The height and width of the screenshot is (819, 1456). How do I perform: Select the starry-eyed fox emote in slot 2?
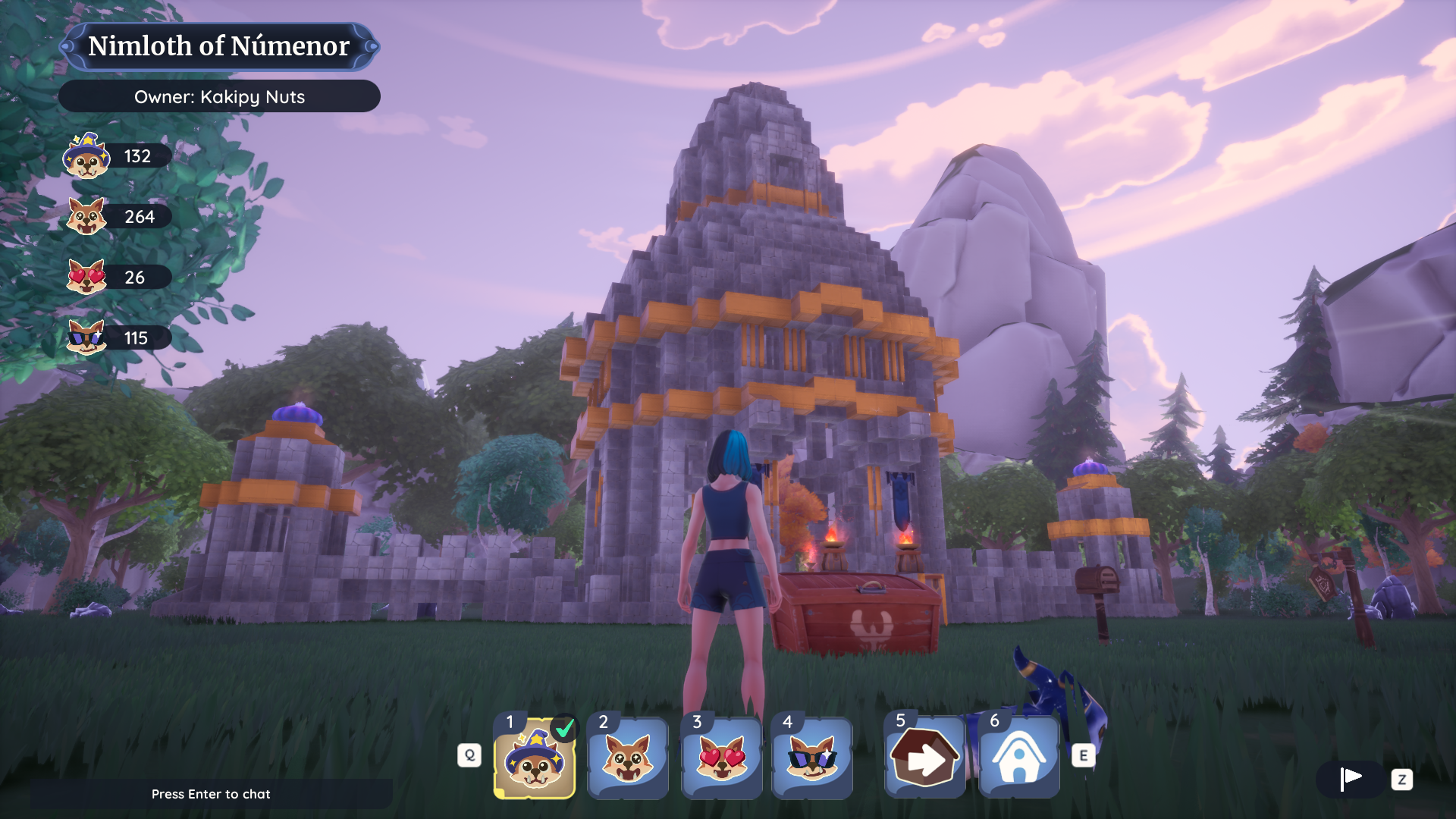[628, 758]
